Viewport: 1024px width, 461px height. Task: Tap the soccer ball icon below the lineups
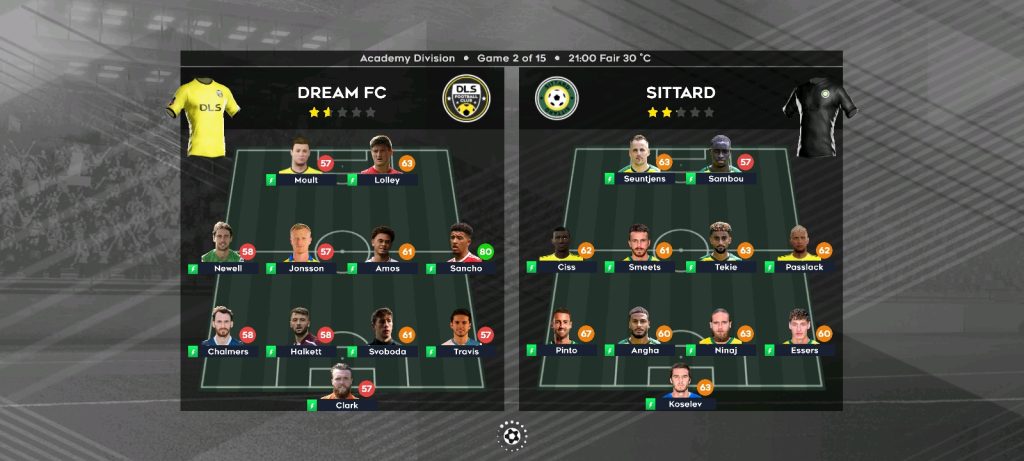512,435
